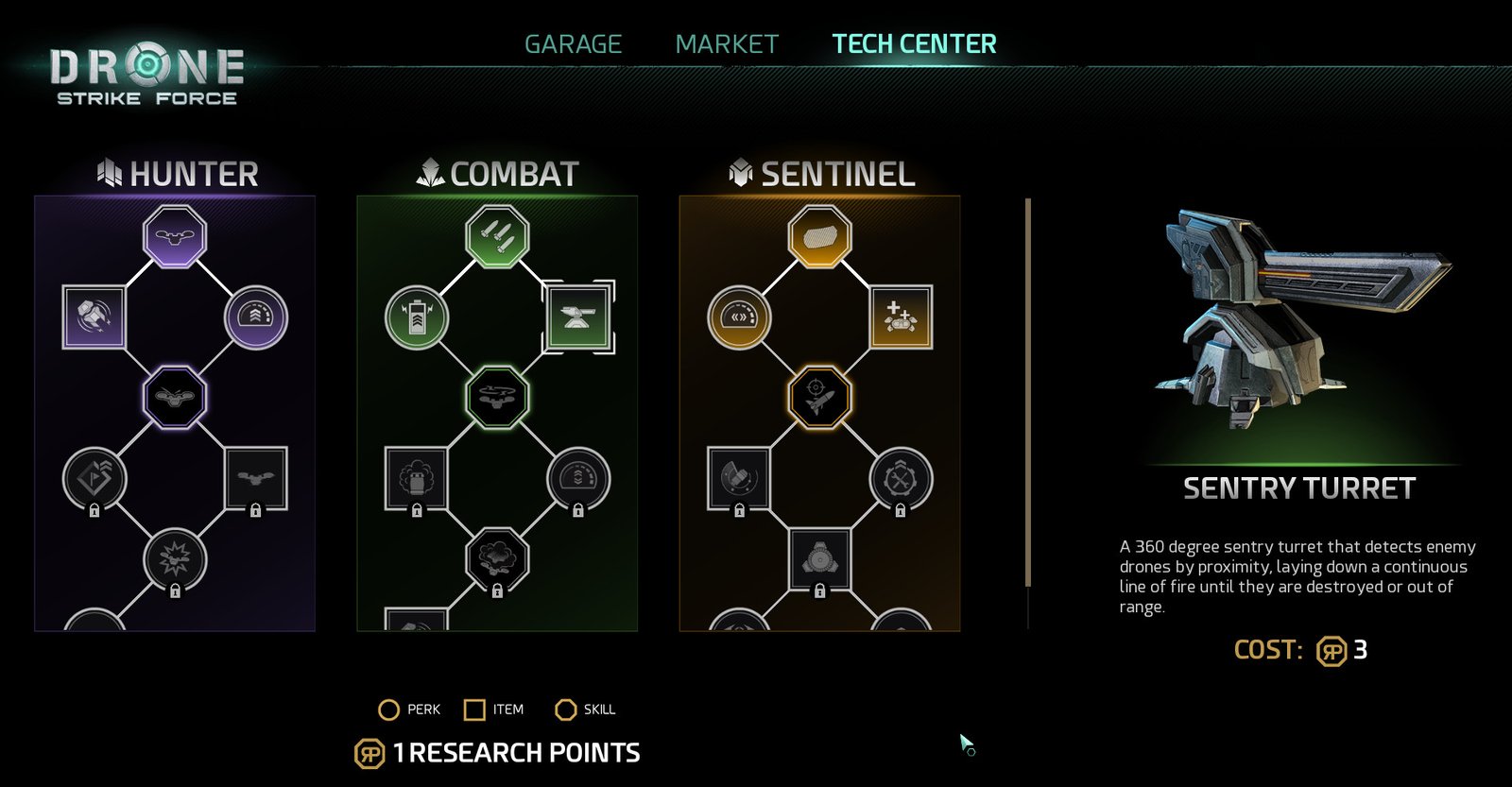The height and width of the screenshot is (787, 1512).
Task: Select the green battery perk node
Action: click(x=417, y=317)
